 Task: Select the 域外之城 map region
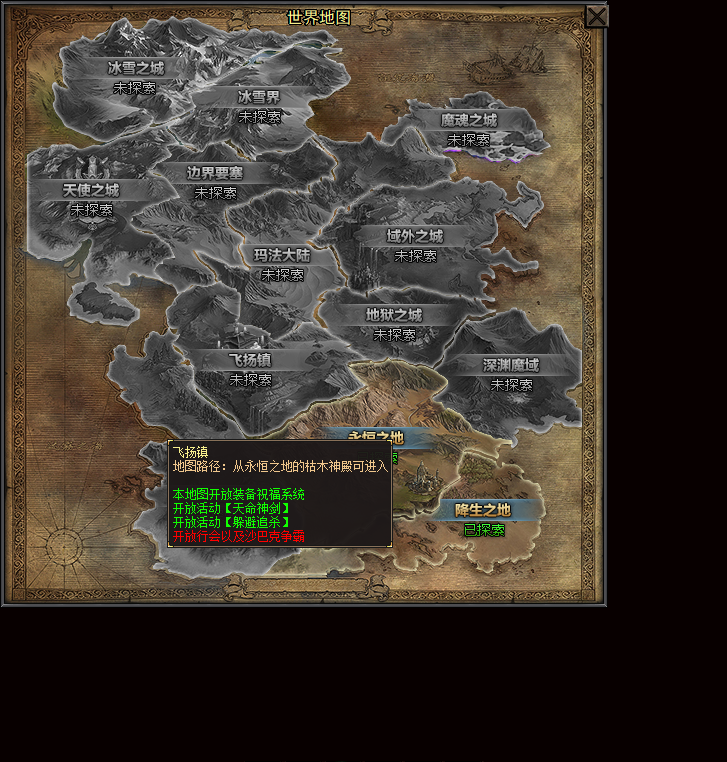click(x=415, y=236)
